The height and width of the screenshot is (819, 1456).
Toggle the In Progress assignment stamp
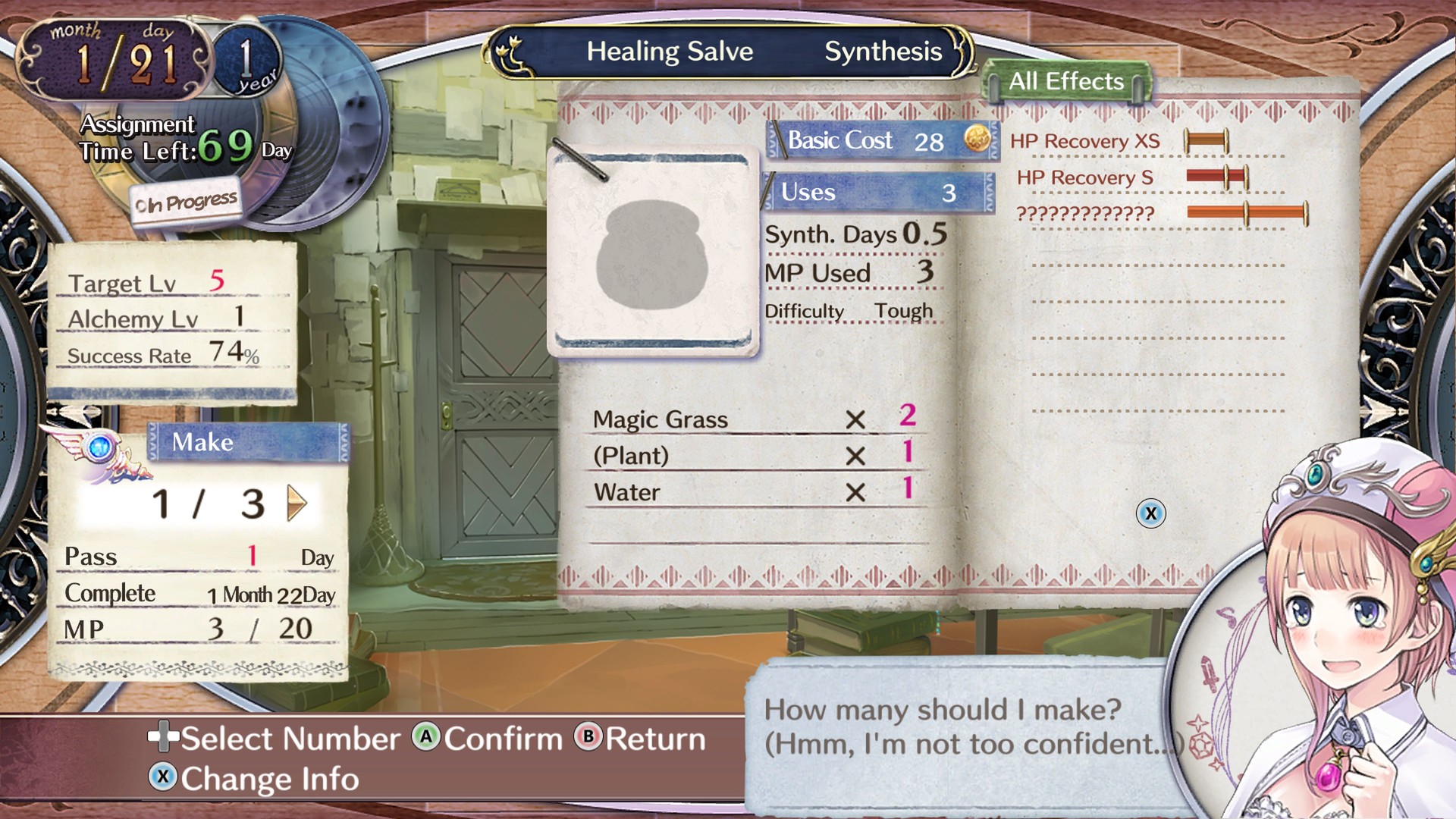pos(184,199)
